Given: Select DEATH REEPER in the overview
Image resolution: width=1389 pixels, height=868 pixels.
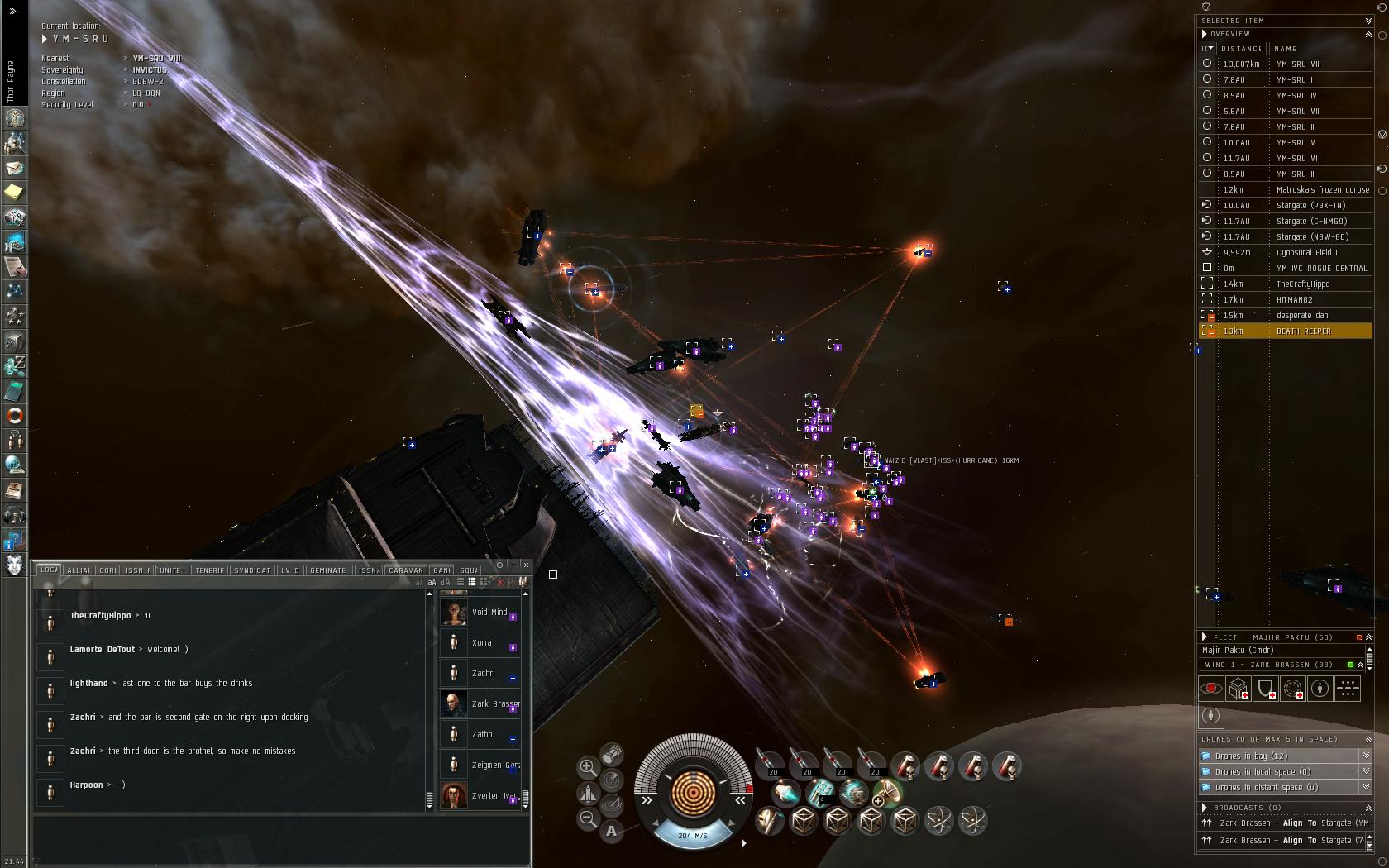Looking at the screenshot, I should 1303,331.
